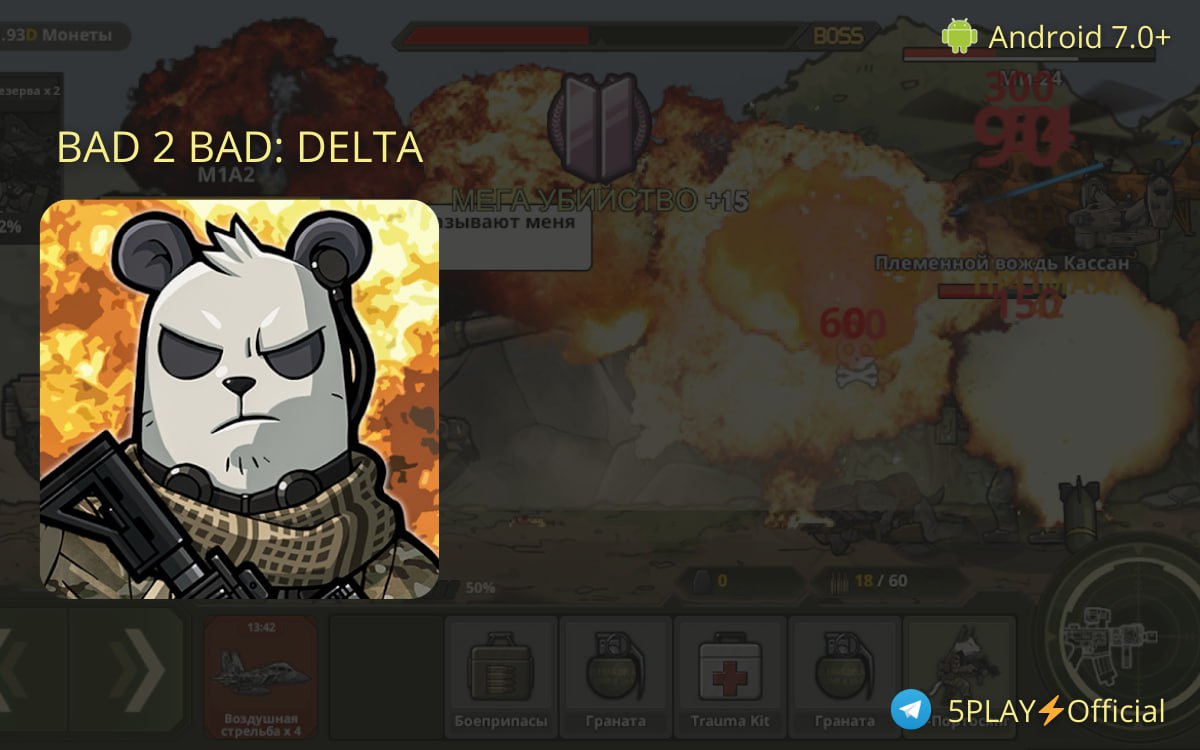1200x750 pixels.
Task: Call the Воздушная стрельба air strike
Action: (260, 675)
